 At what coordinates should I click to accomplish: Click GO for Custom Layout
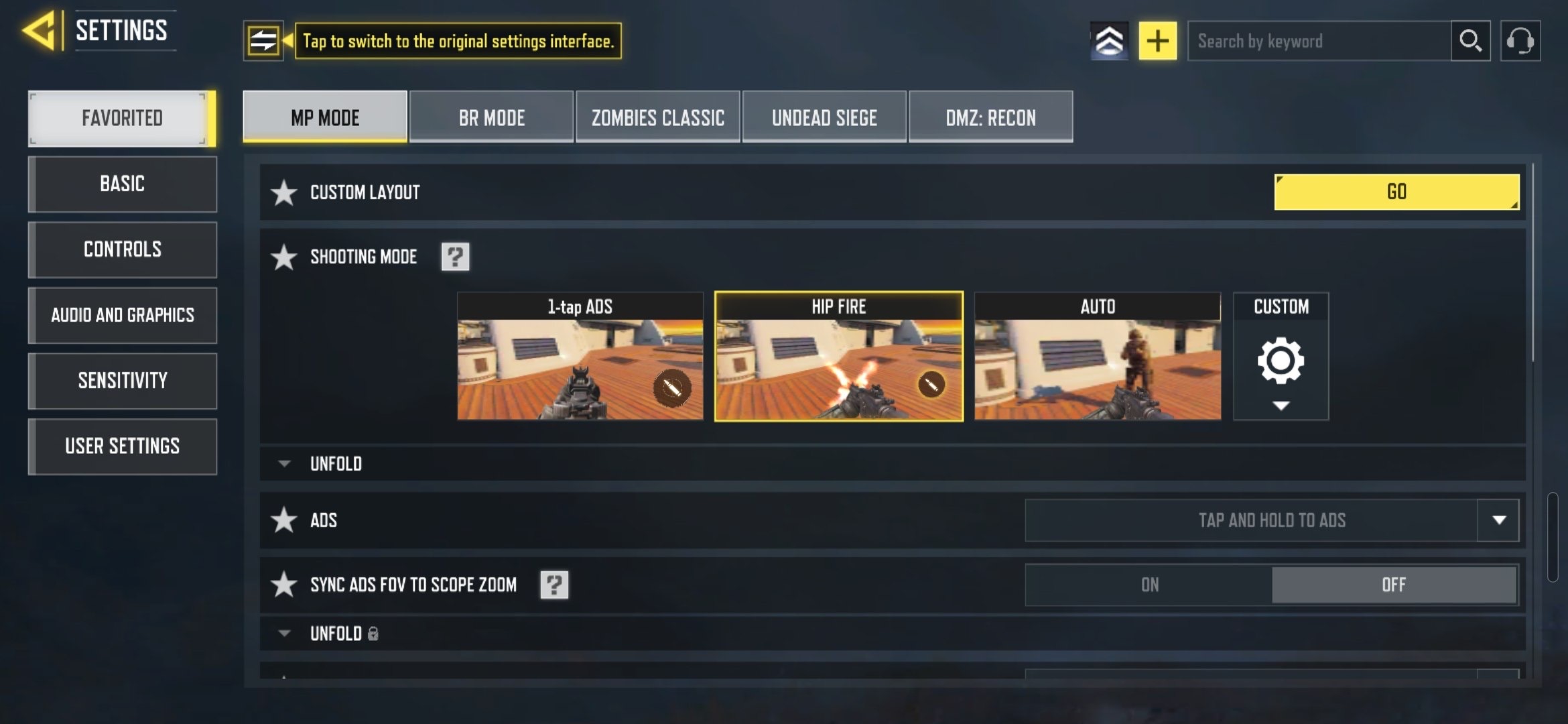click(1396, 192)
